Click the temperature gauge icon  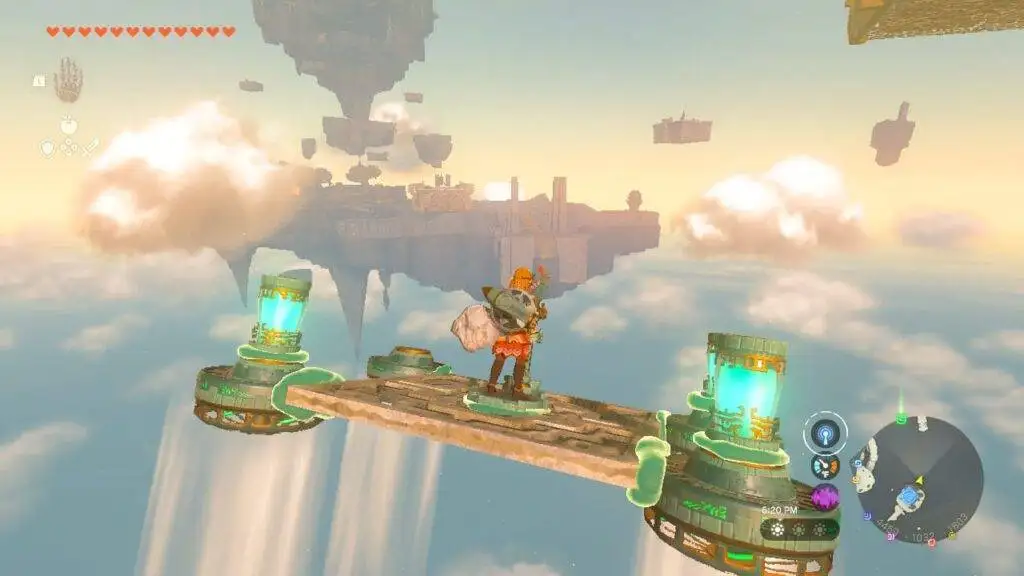tap(825, 466)
